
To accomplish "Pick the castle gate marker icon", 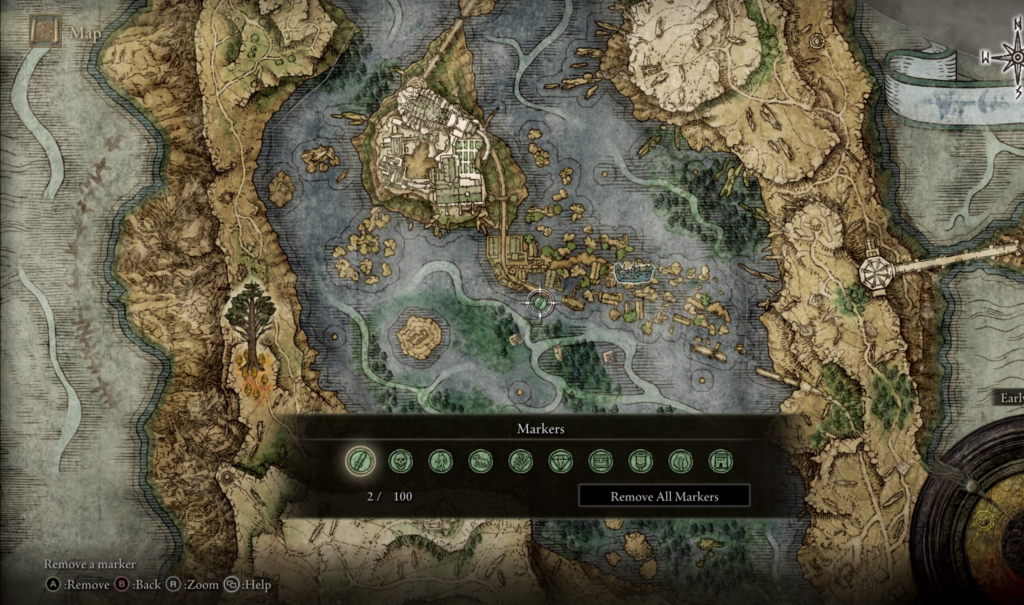I will point(720,461).
